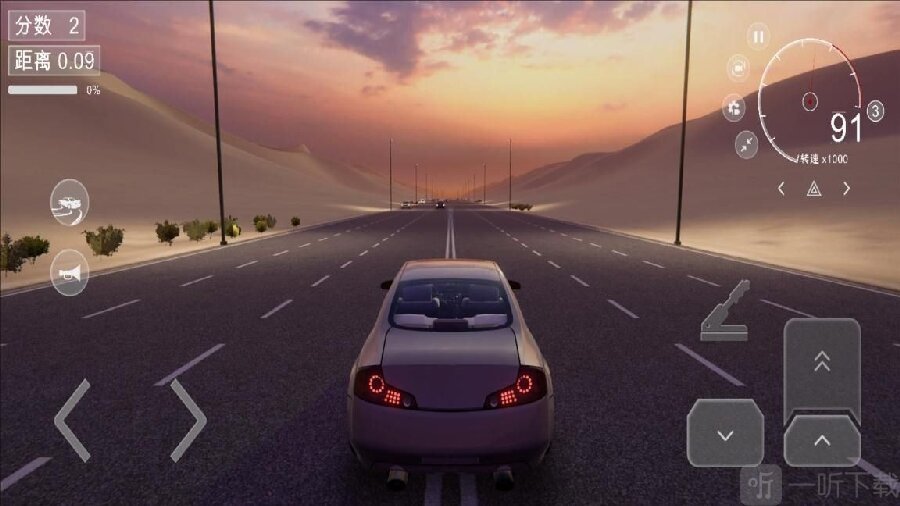This screenshot has height=506, width=900.
Task: Honk the horn
Action: [x=69, y=272]
